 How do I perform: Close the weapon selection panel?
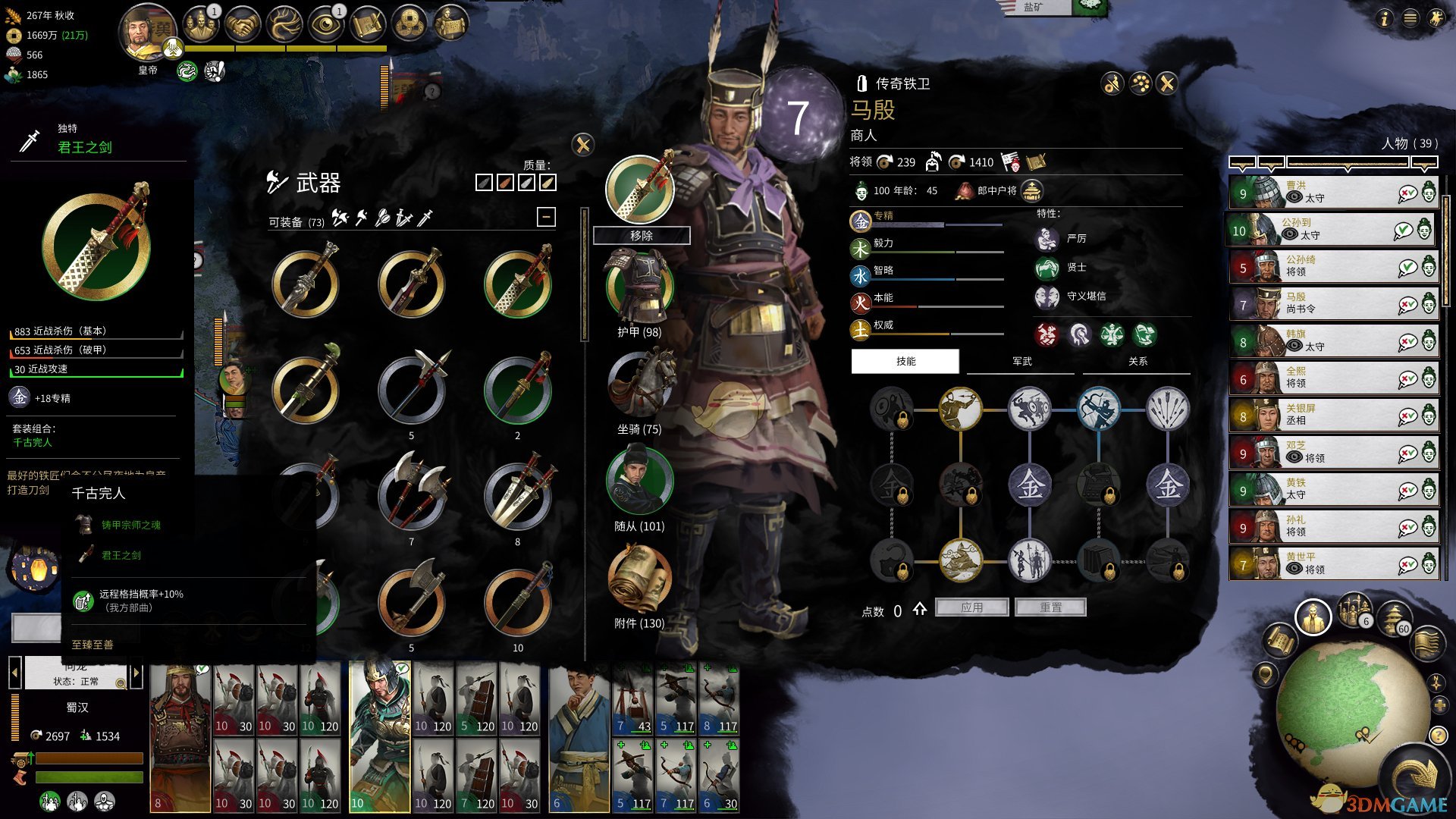[x=582, y=145]
